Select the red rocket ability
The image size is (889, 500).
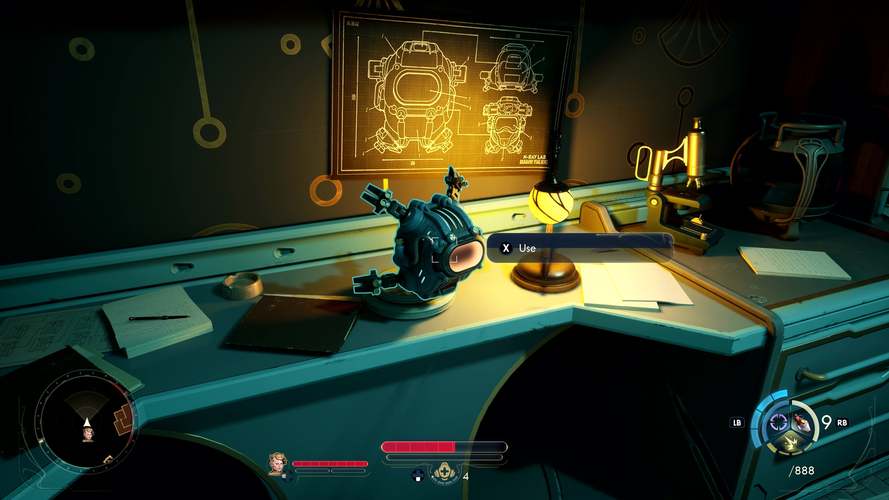tap(800, 420)
